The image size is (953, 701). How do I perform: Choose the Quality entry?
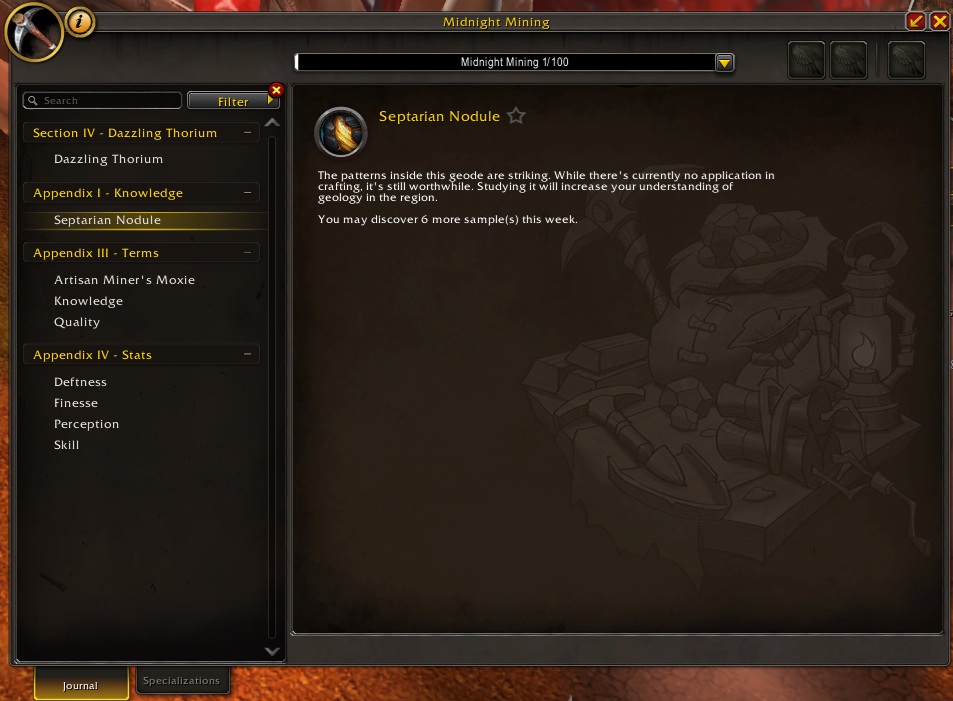pos(77,322)
